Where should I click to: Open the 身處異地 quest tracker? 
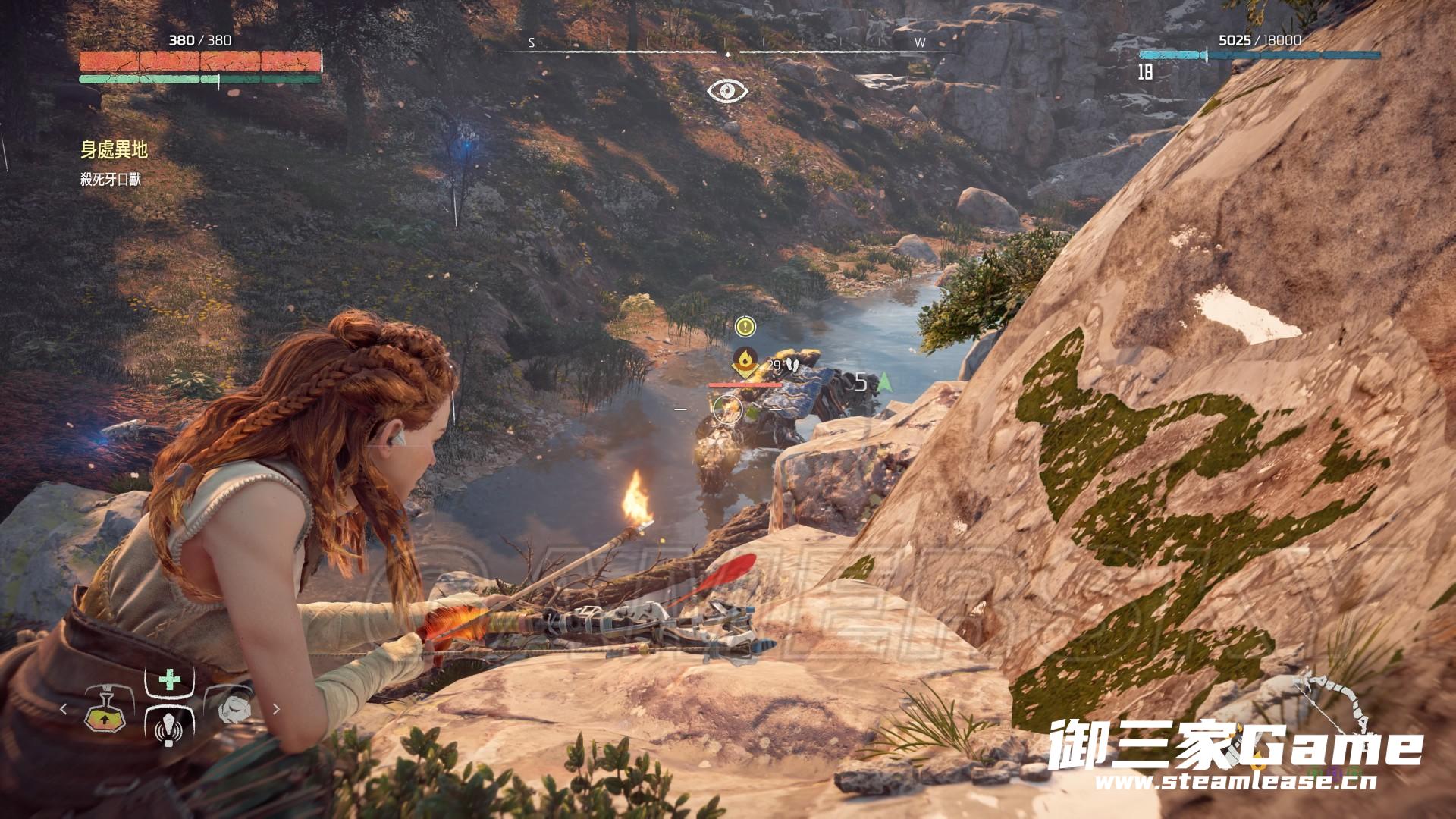115,150
